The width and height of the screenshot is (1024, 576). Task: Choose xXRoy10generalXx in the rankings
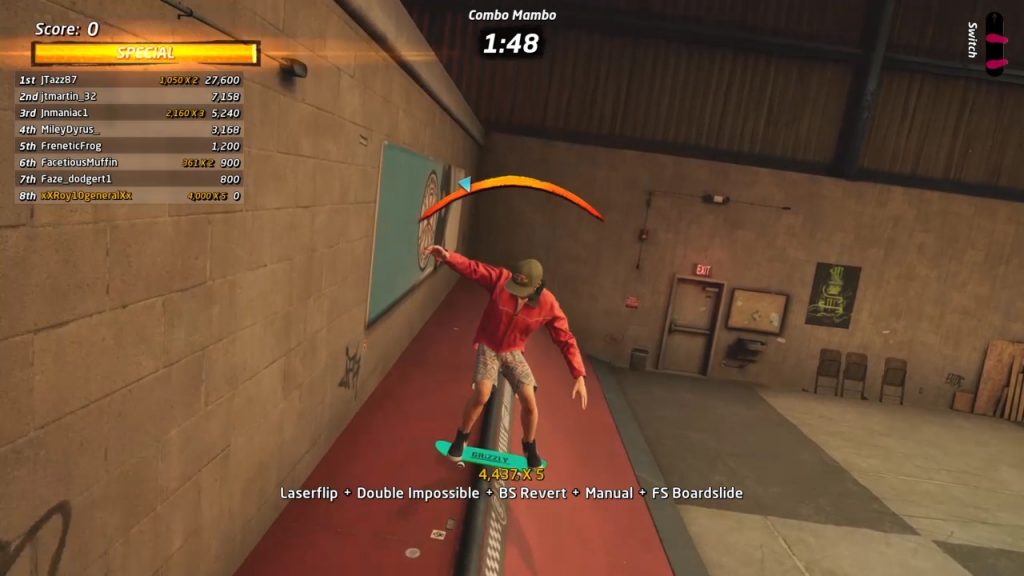pos(130,196)
